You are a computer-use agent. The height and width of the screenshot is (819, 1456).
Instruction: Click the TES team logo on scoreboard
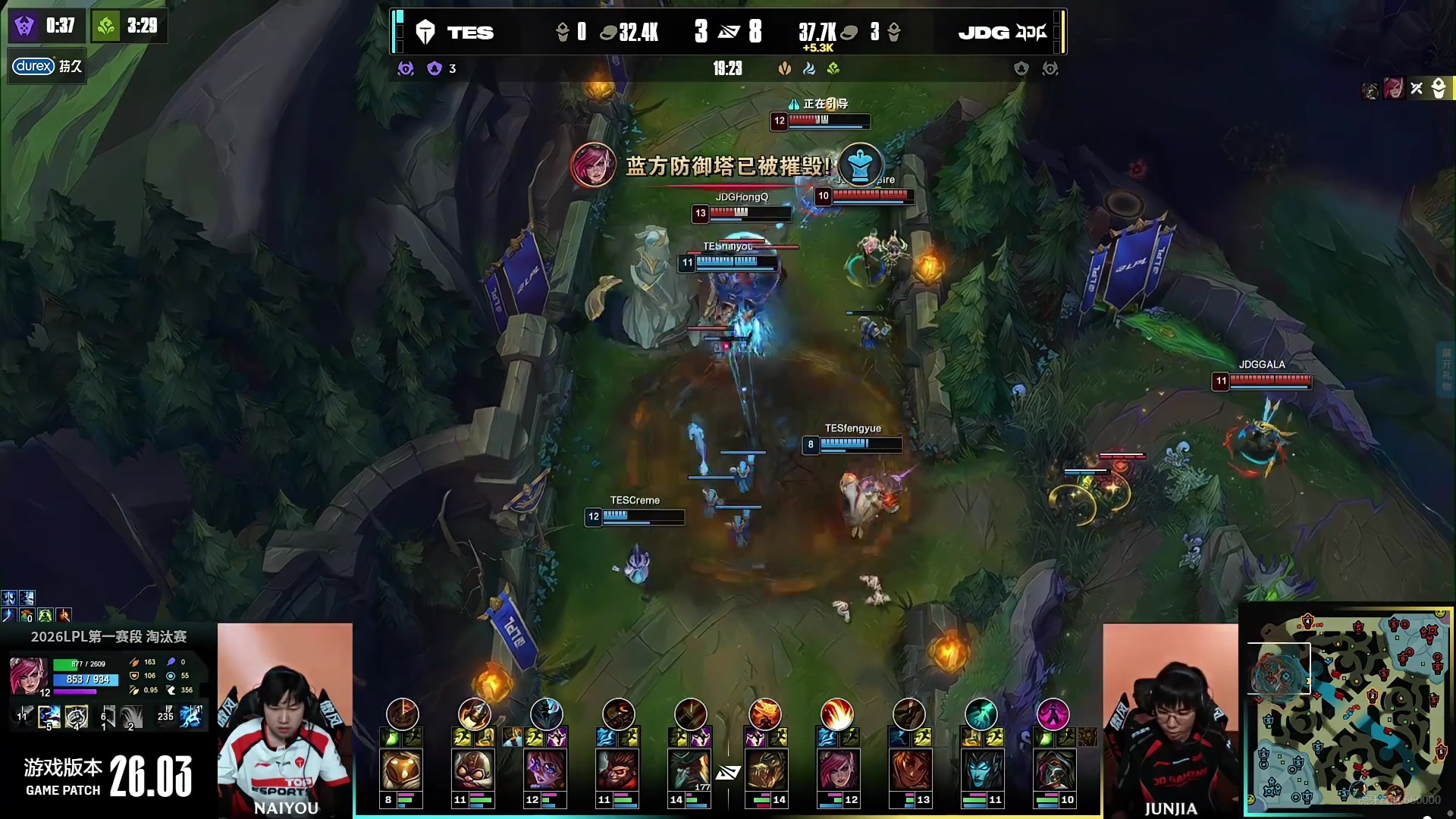[425, 32]
